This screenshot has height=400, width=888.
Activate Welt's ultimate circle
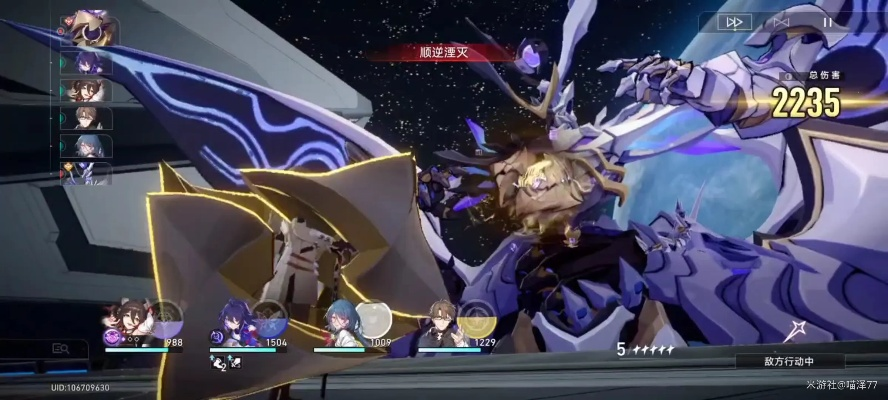point(476,318)
